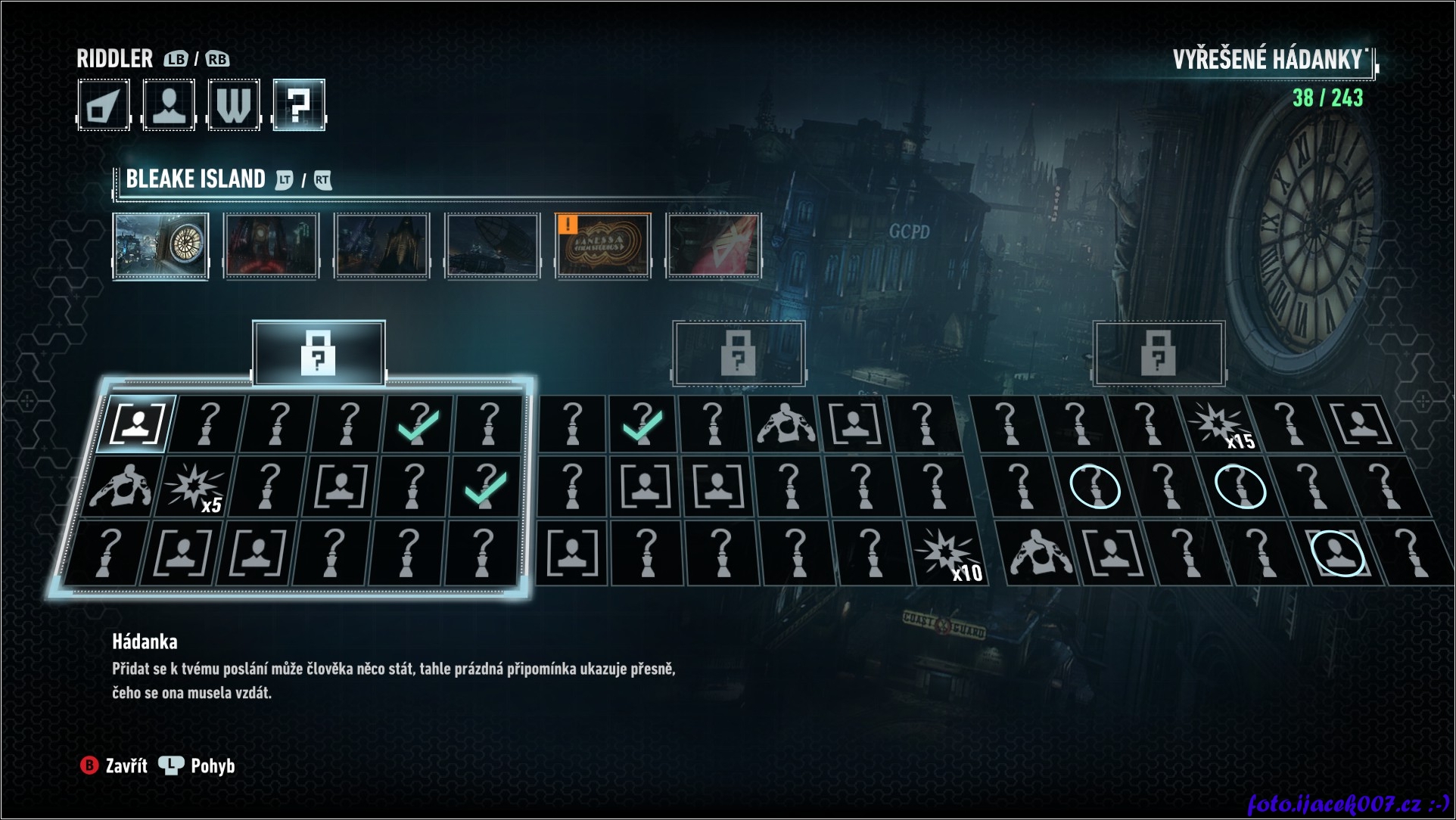
Task: Pick the red neon sign area thumbnail
Action: (x=714, y=246)
